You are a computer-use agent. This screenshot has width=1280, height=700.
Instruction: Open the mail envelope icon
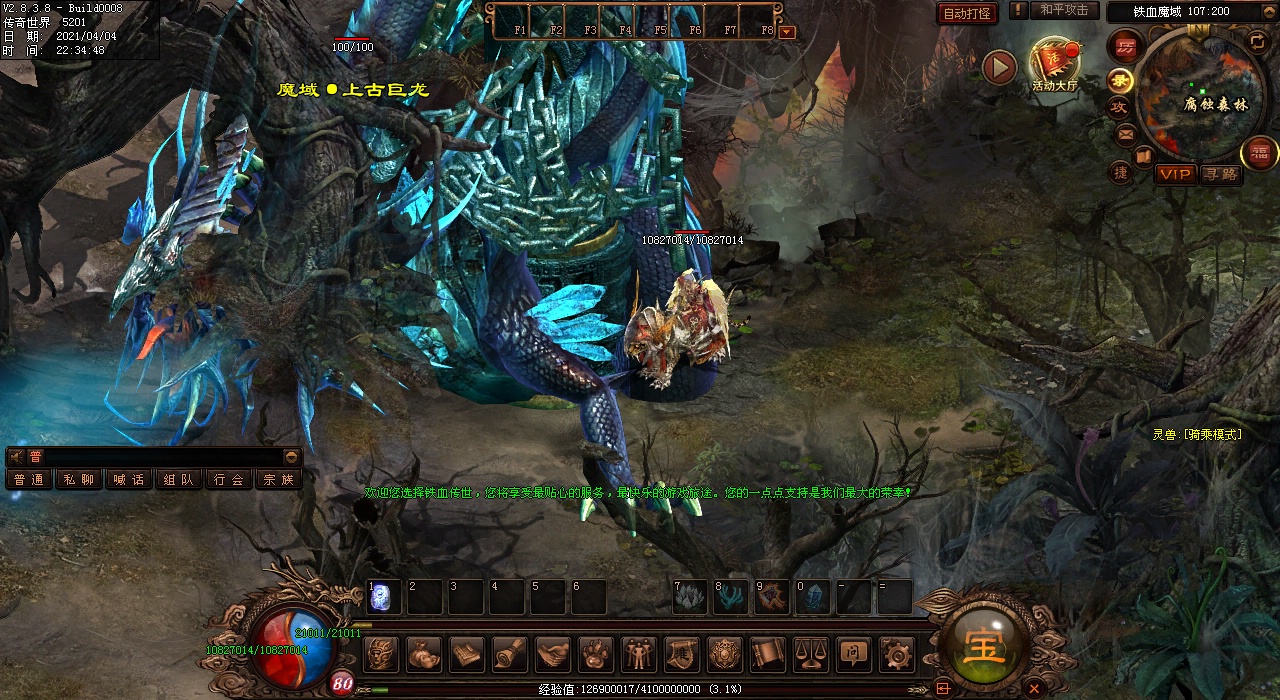click(x=1125, y=133)
